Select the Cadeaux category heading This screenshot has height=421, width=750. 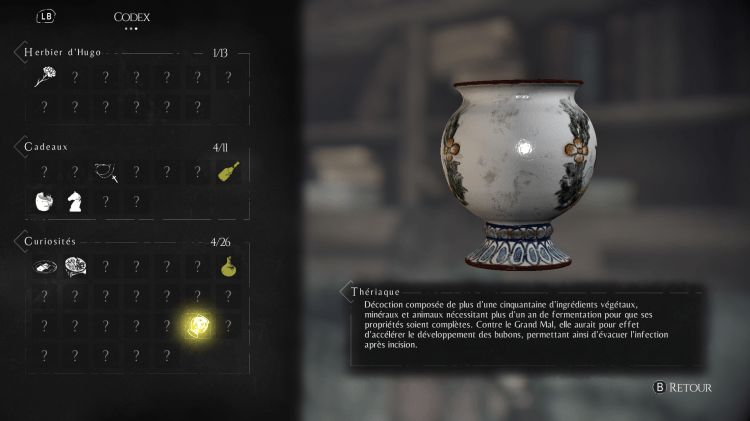45,147
